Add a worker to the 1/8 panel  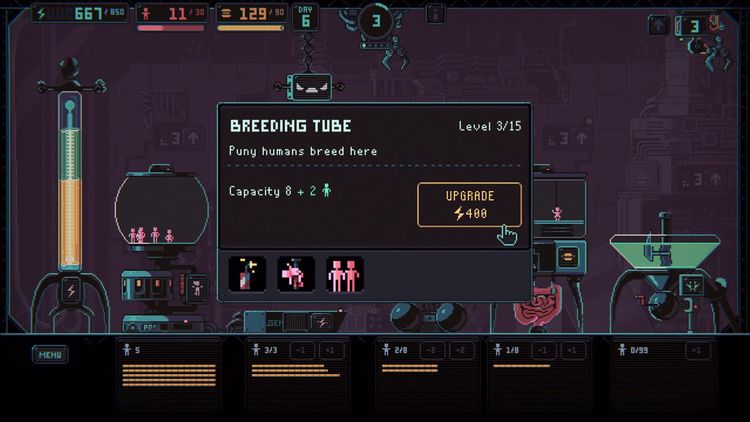[x=573, y=350]
